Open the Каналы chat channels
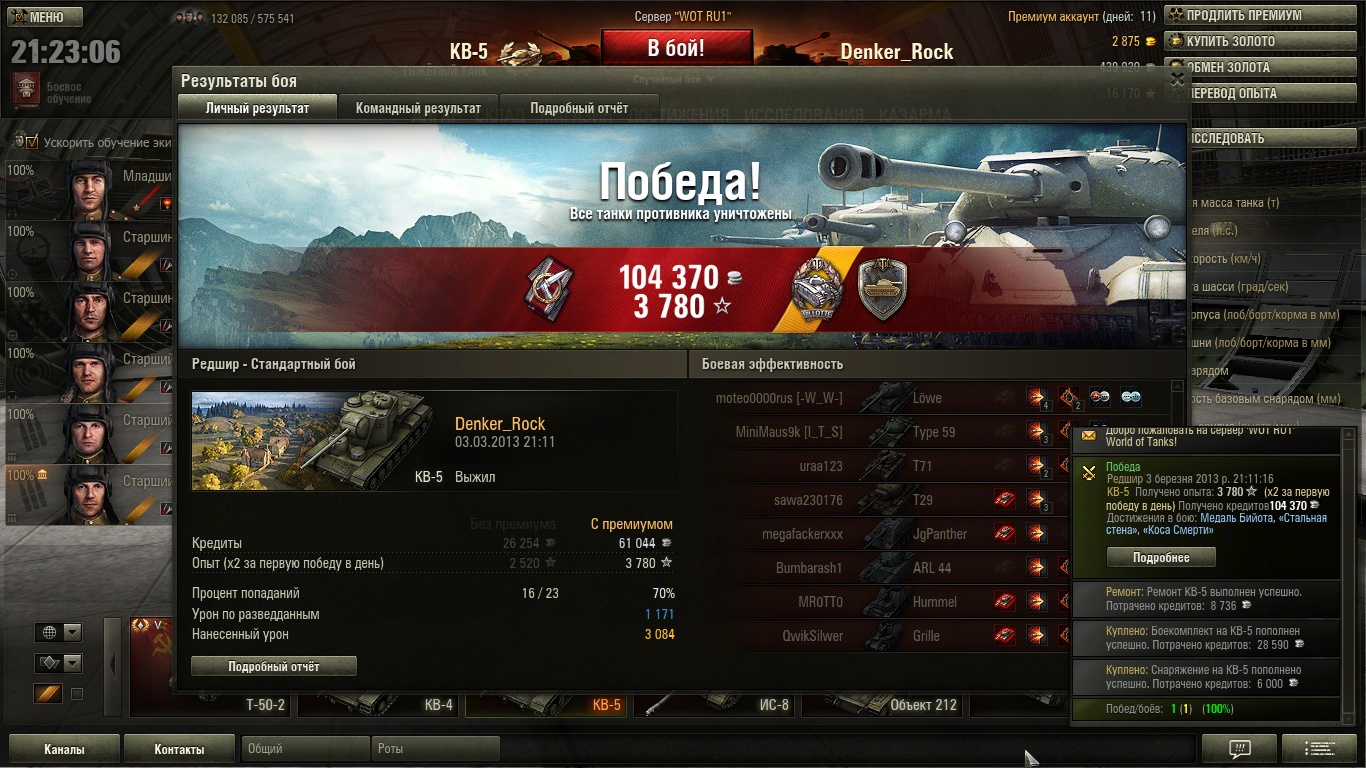Viewport: 1366px width, 768px height. pyautogui.click(x=64, y=749)
